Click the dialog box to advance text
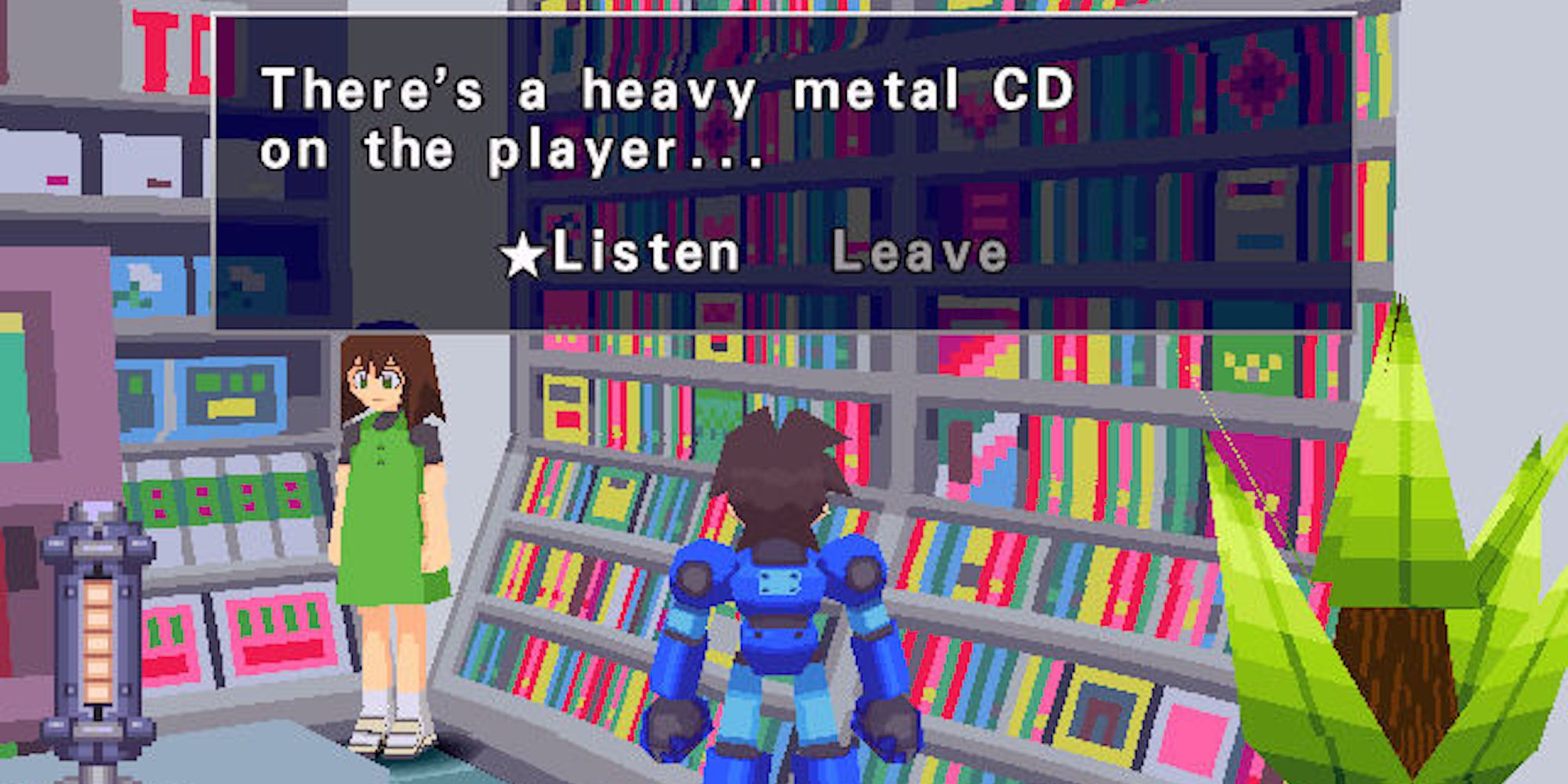 784,157
